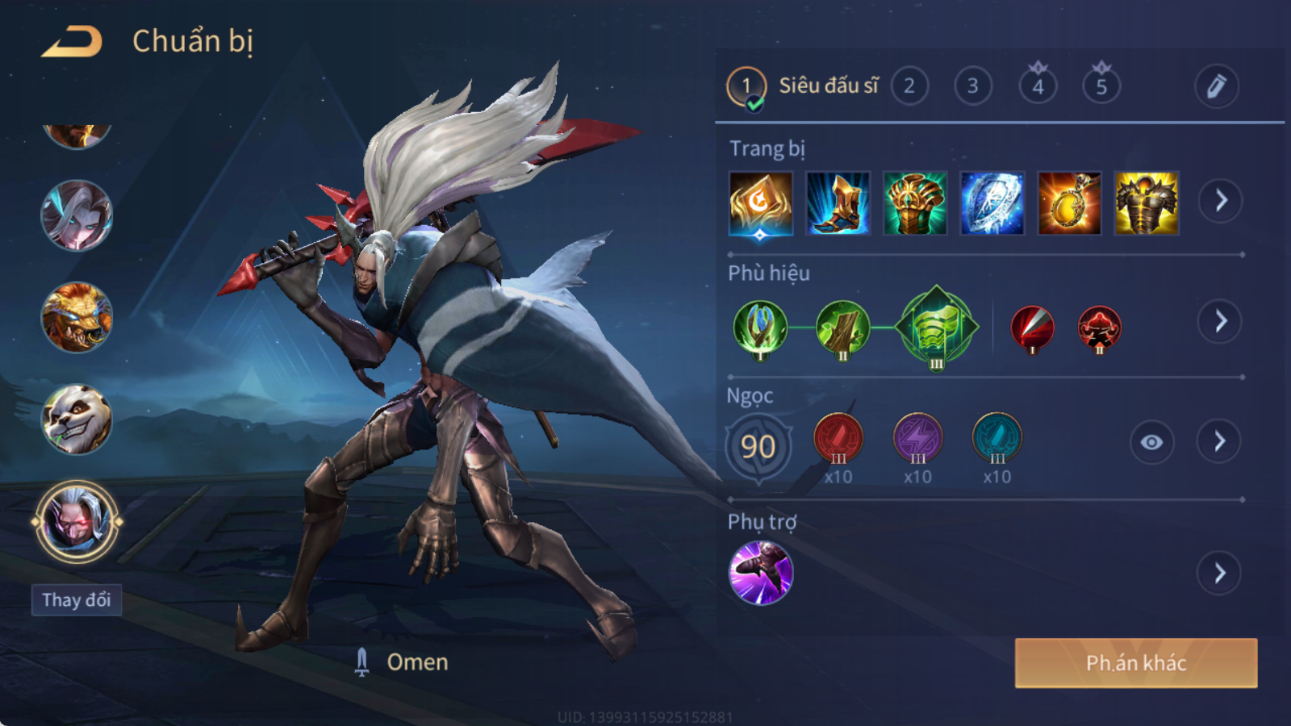Select the yellow armor equipment item

point(1146,203)
